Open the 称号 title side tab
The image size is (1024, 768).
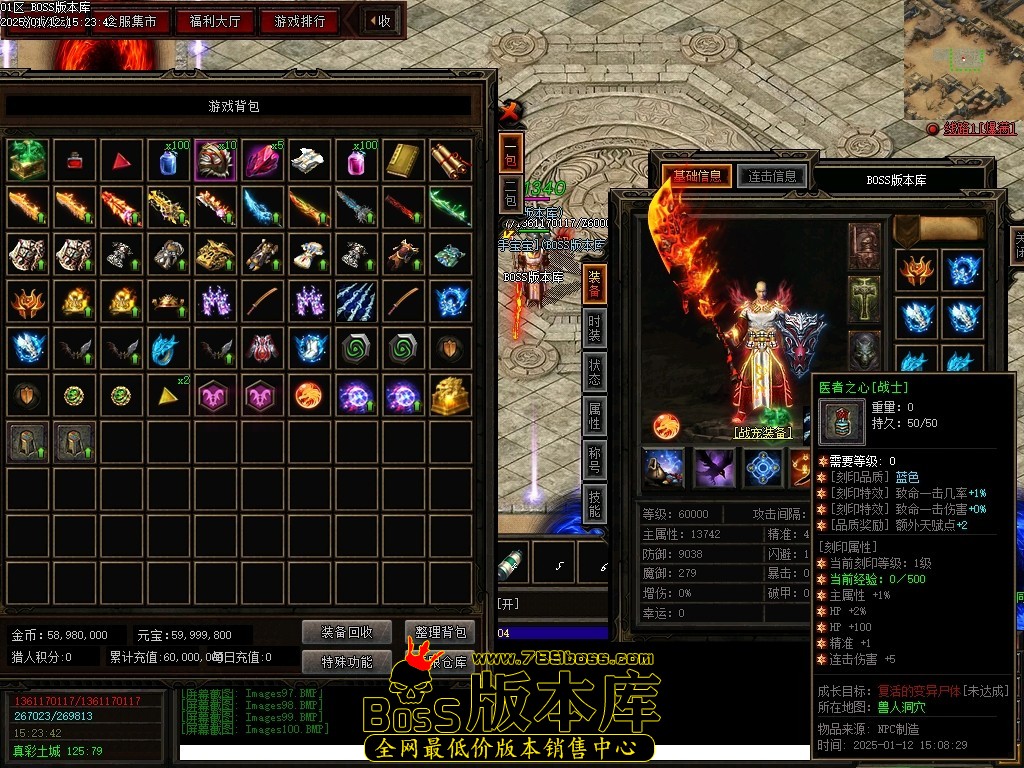(594, 462)
